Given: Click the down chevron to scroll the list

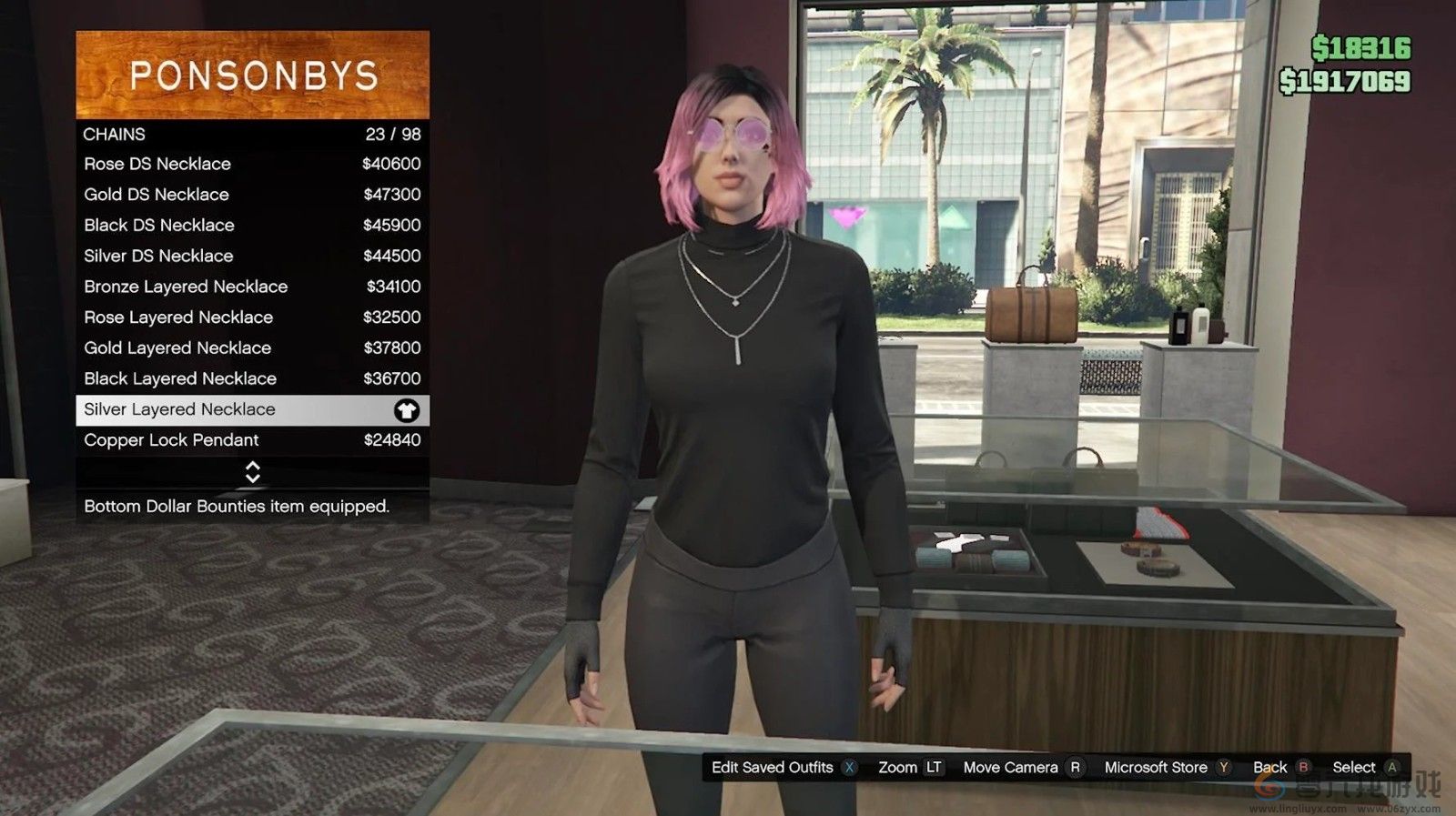Looking at the screenshot, I should (x=252, y=476).
